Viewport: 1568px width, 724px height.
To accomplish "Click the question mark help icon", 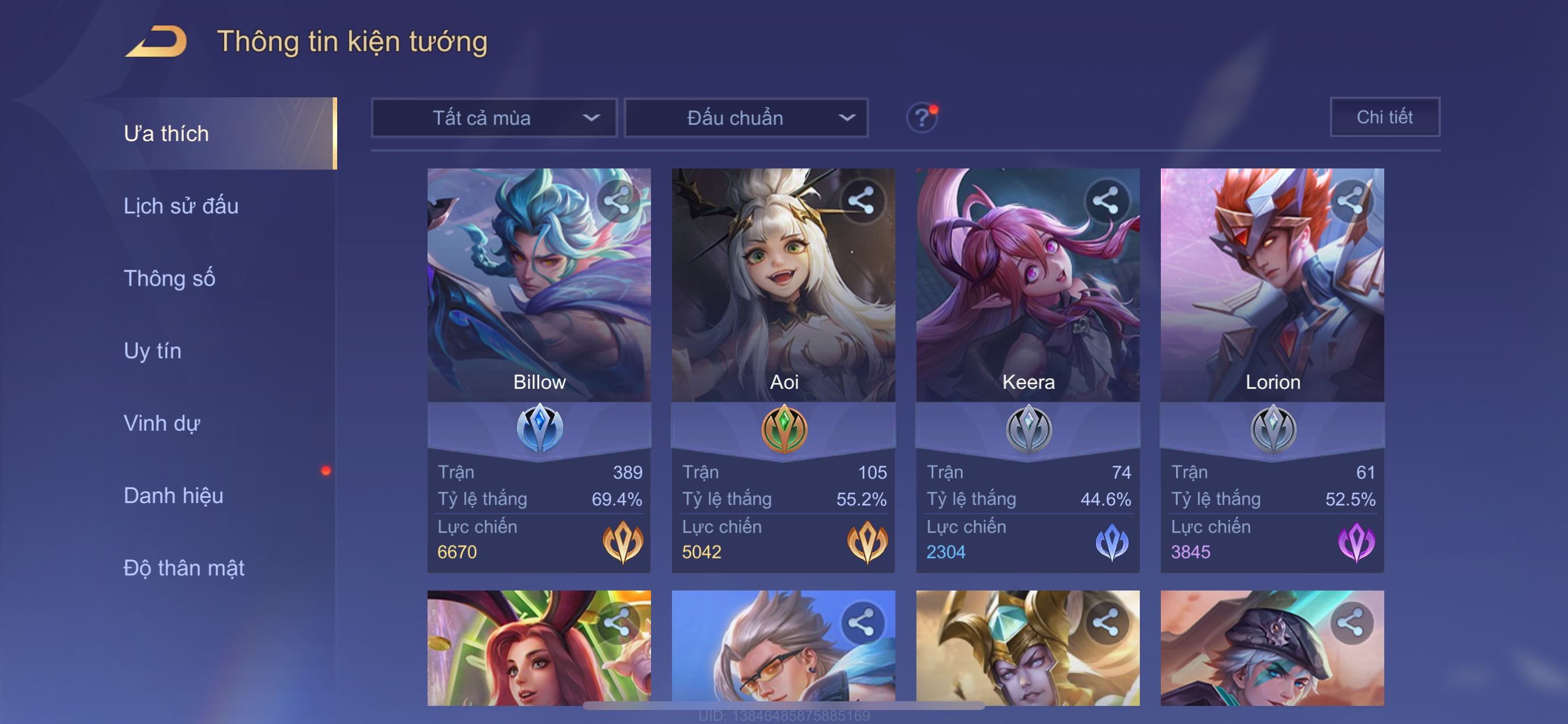I will coord(922,117).
